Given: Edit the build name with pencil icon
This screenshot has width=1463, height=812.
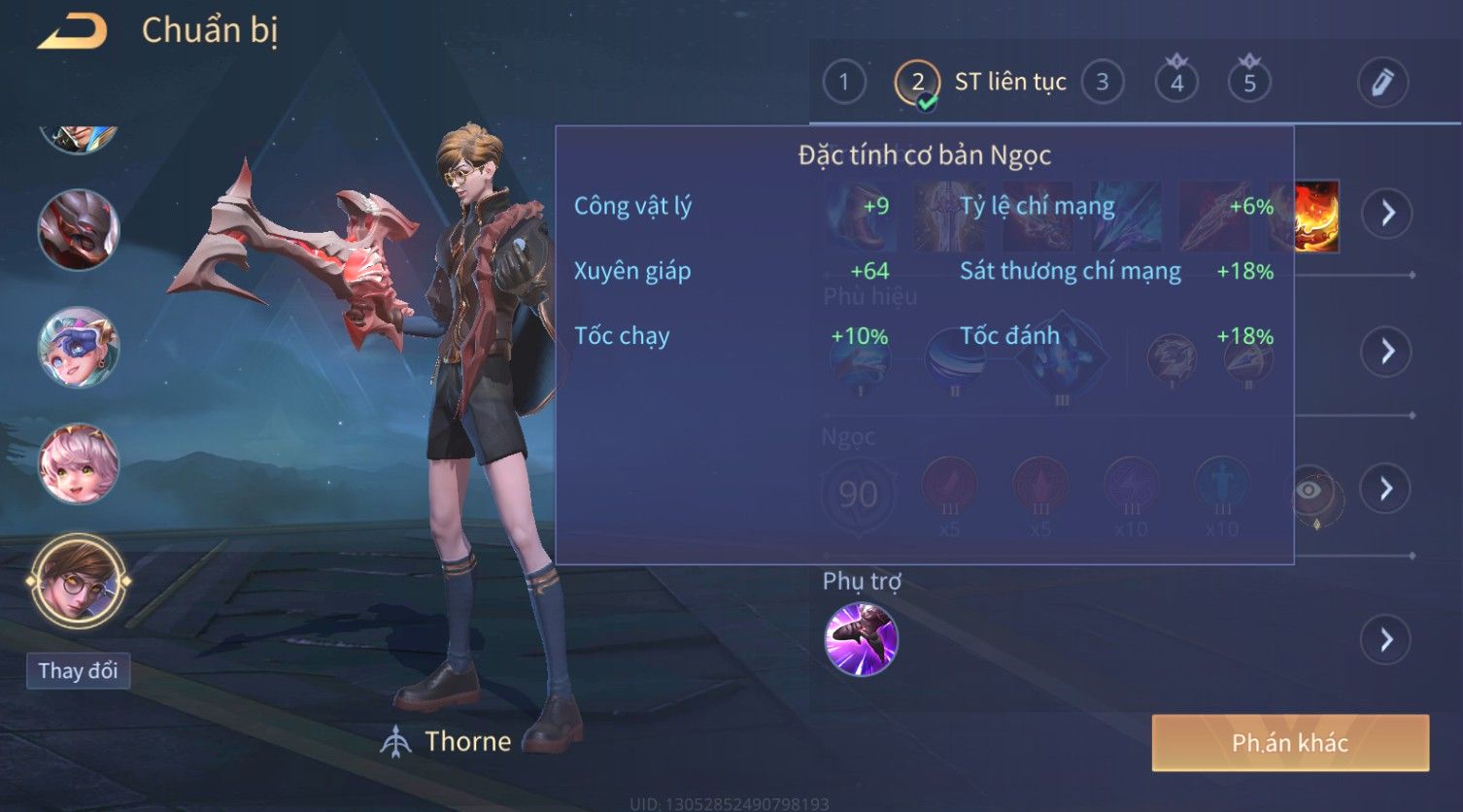Looking at the screenshot, I should pos(1382,83).
